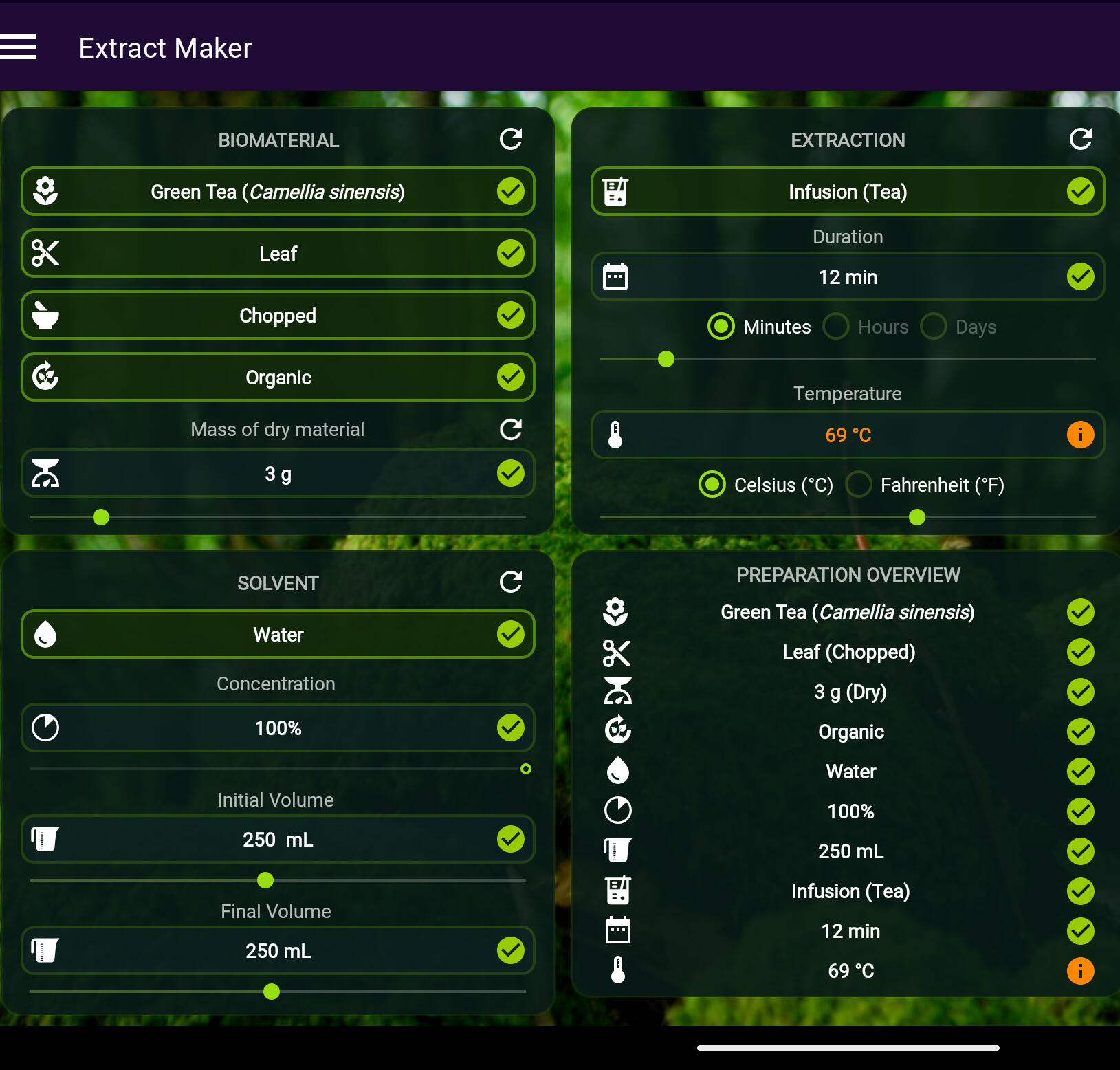This screenshot has height=1070, width=1120.
Task: Change the Infusion (Tea) extraction method
Action: point(847,192)
